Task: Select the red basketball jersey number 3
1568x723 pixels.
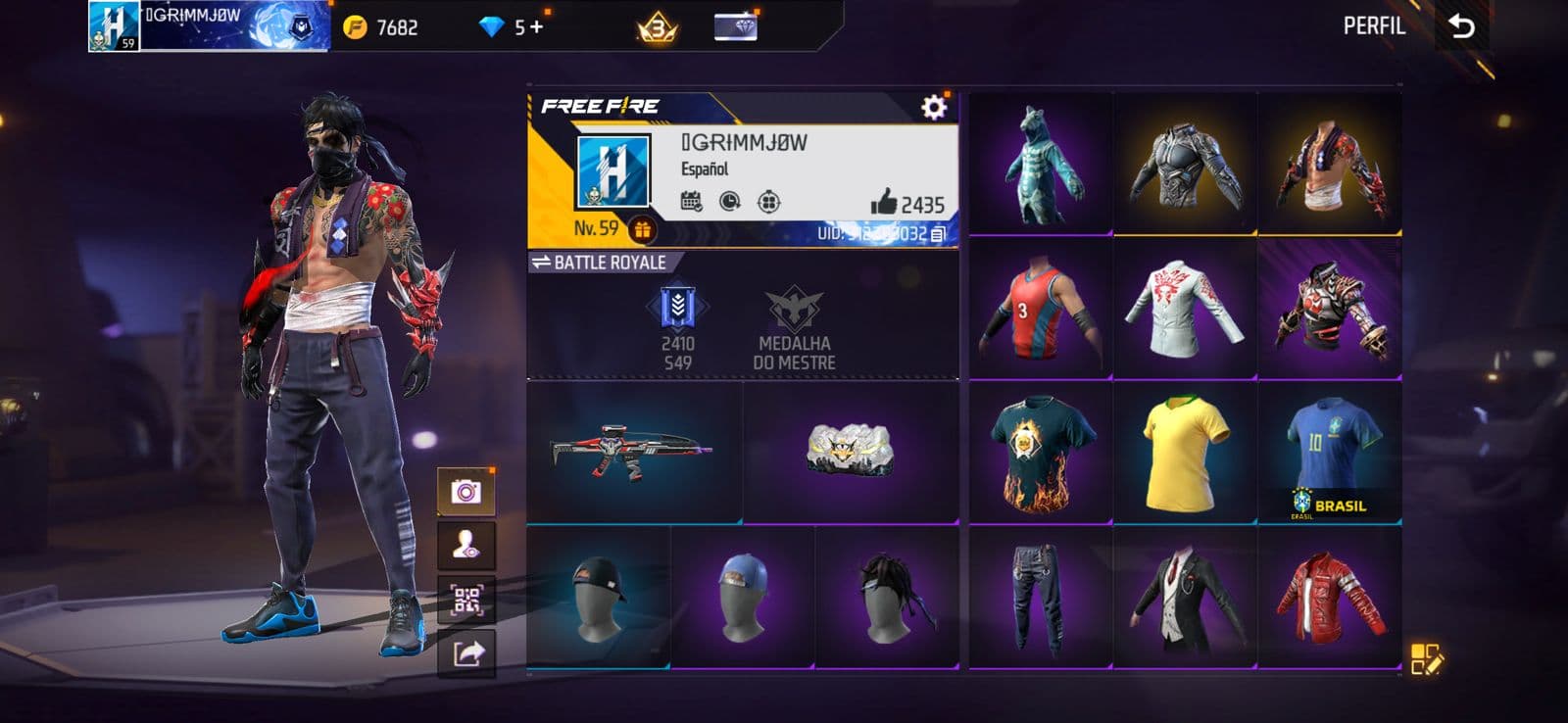Action: click(x=1040, y=309)
